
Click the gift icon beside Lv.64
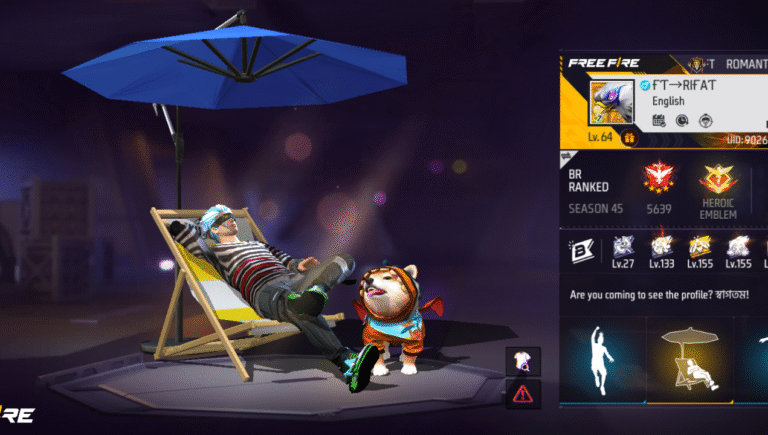pyautogui.click(x=630, y=137)
